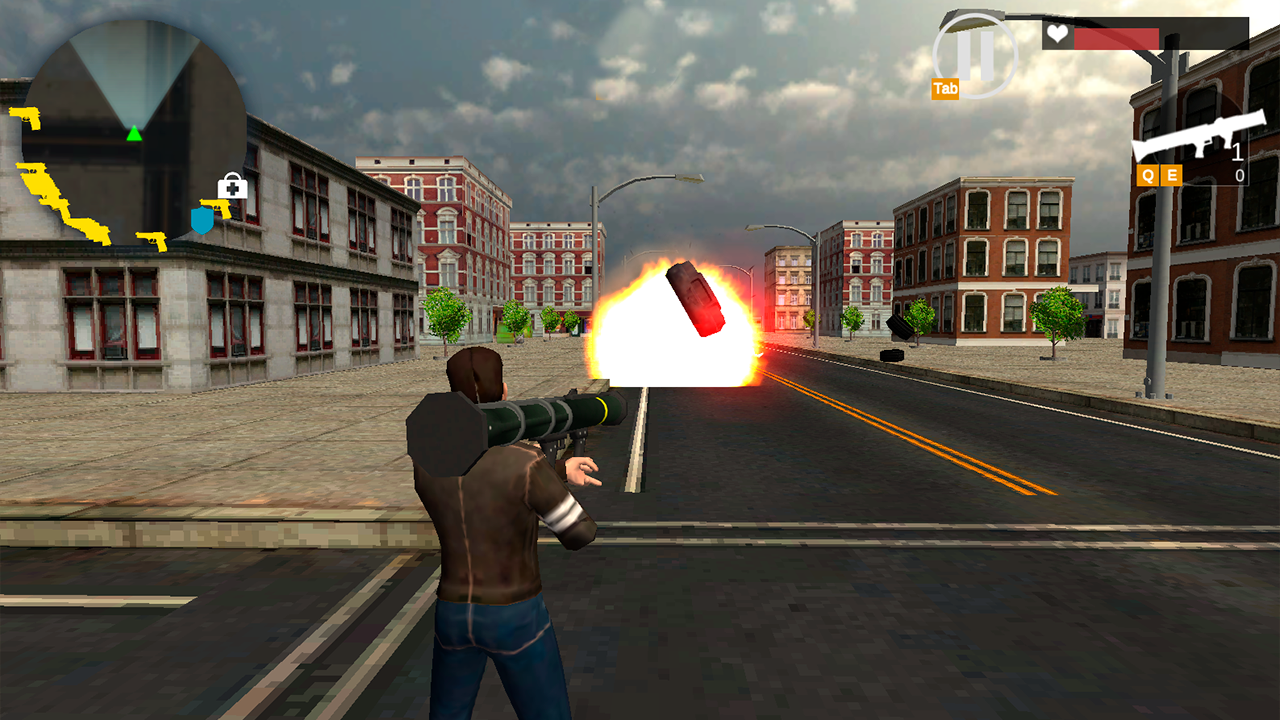Viewport: 1280px width, 720px height.
Task: Click the green player arrow on the minimap
Action: coord(134,134)
